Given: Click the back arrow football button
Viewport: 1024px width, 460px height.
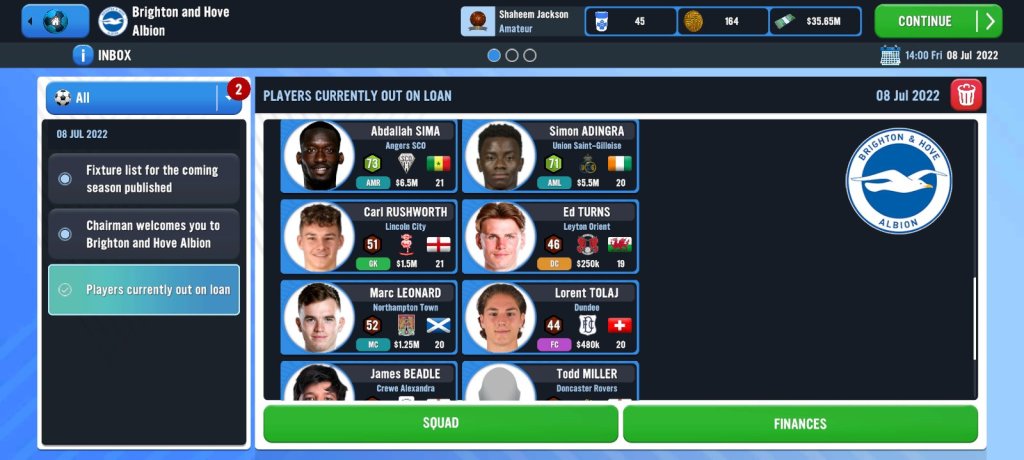Looking at the screenshot, I should (x=54, y=21).
